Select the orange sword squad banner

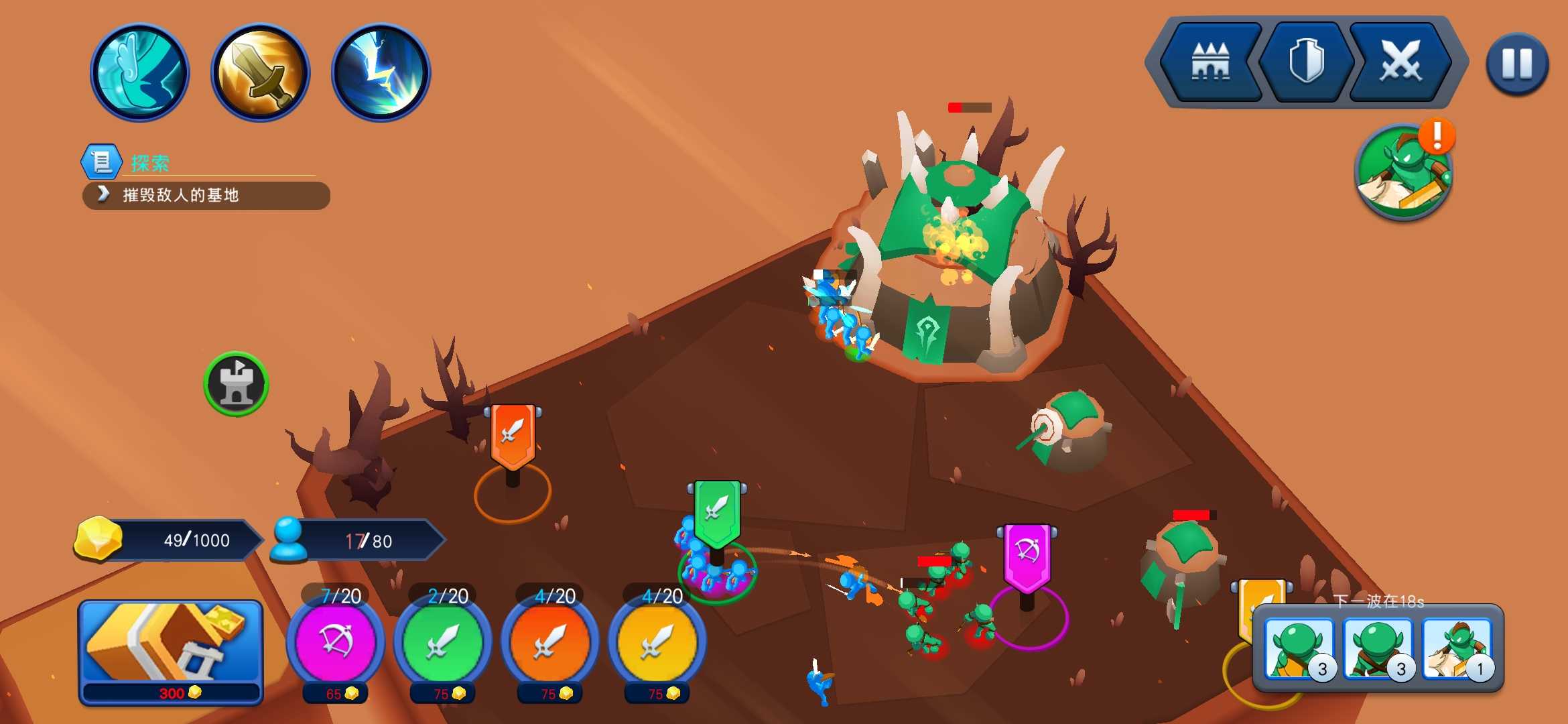click(513, 436)
